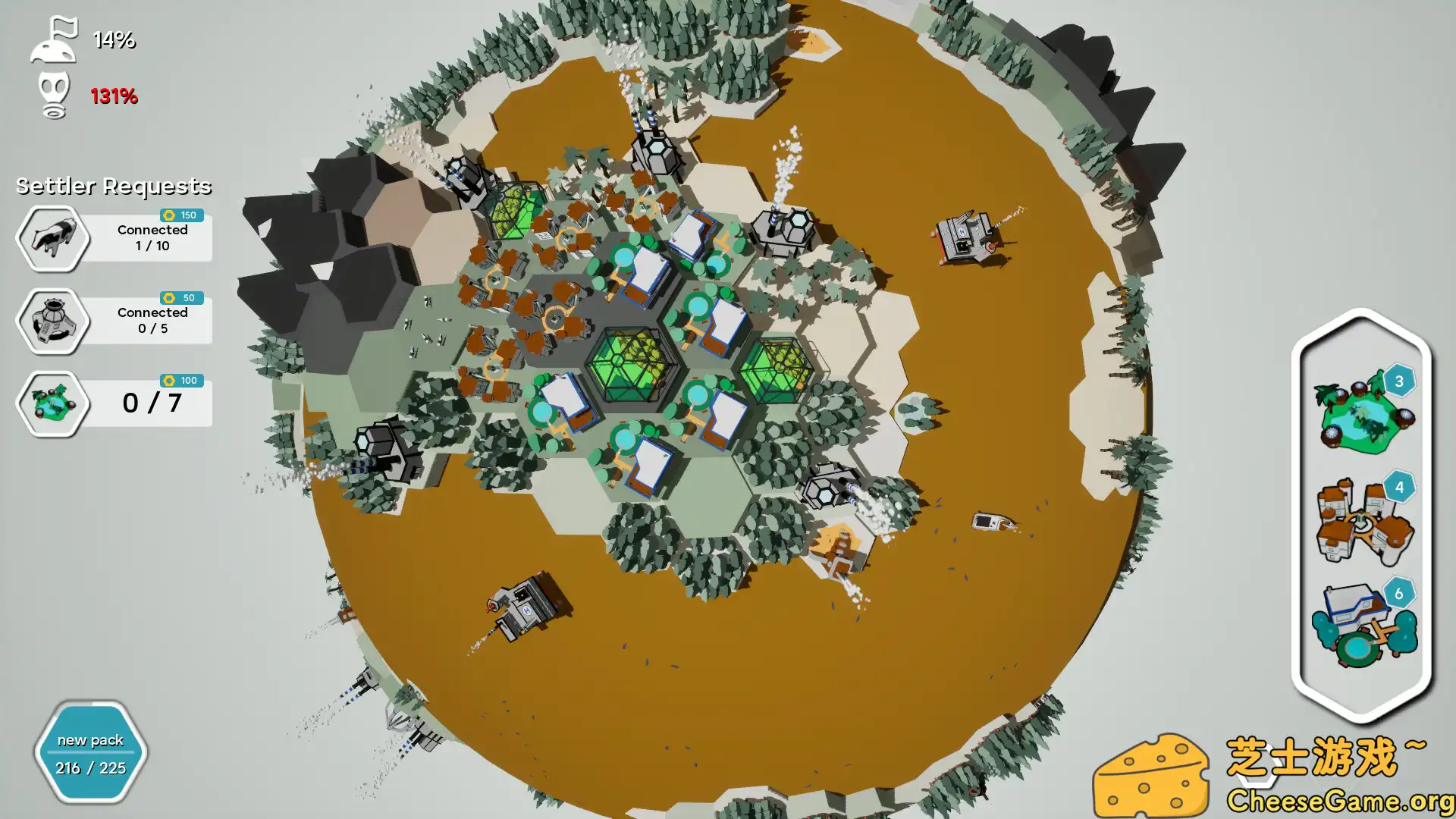The height and width of the screenshot is (819, 1456).
Task: Select the central green greenhouse dome
Action: click(x=635, y=364)
